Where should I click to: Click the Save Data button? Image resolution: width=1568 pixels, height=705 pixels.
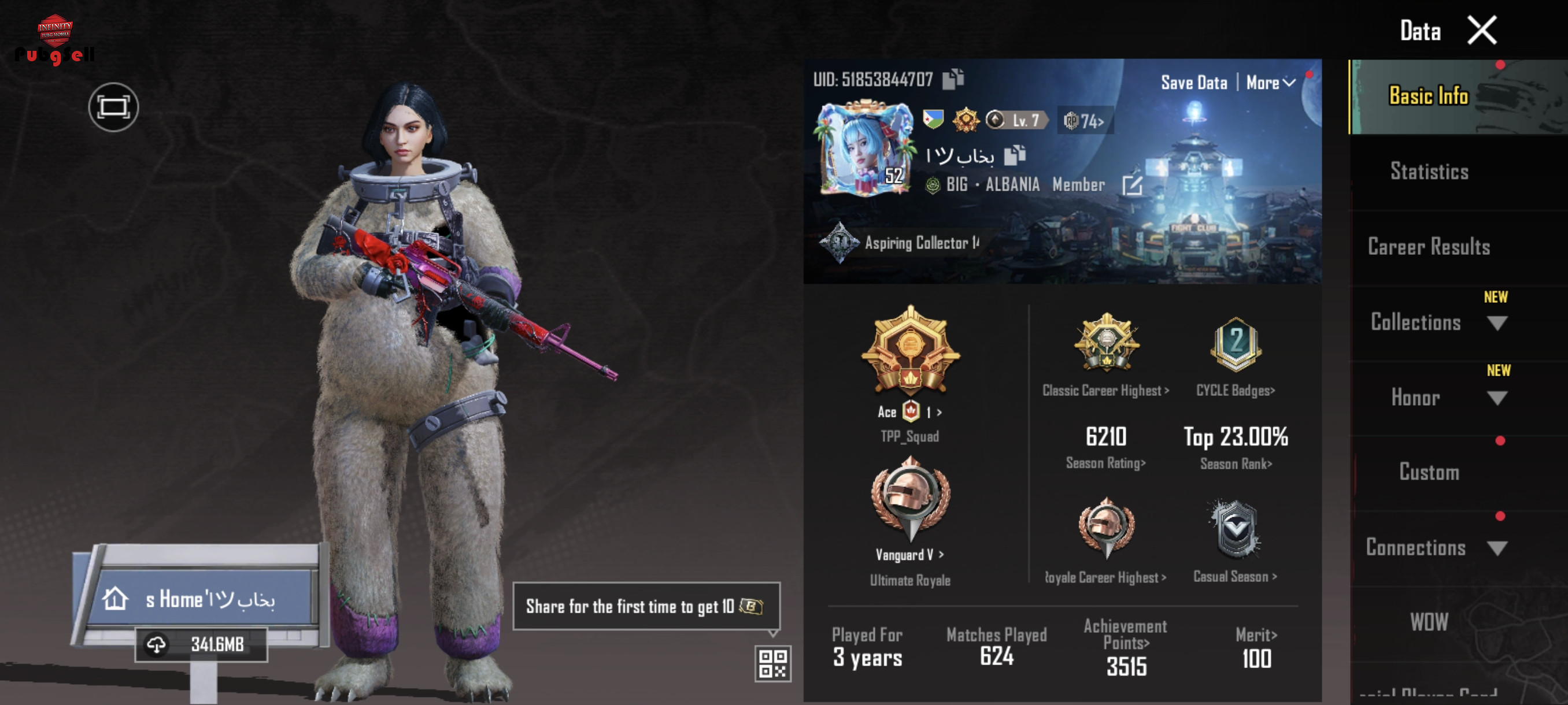click(x=1194, y=83)
